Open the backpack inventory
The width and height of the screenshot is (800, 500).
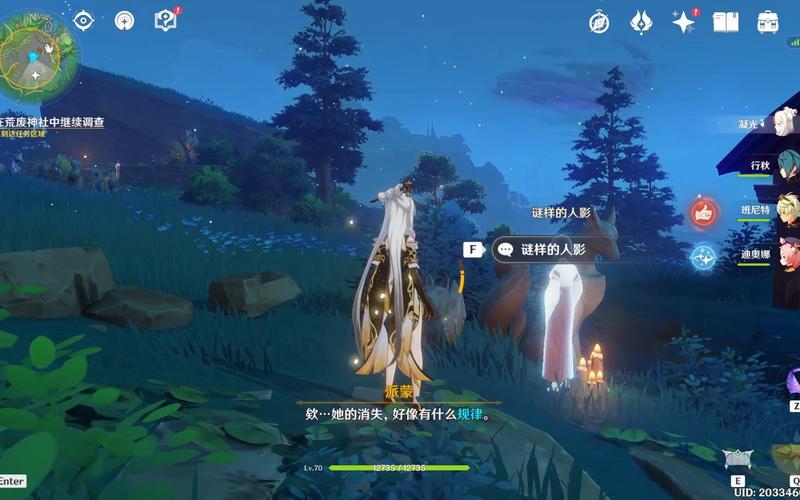(768, 22)
